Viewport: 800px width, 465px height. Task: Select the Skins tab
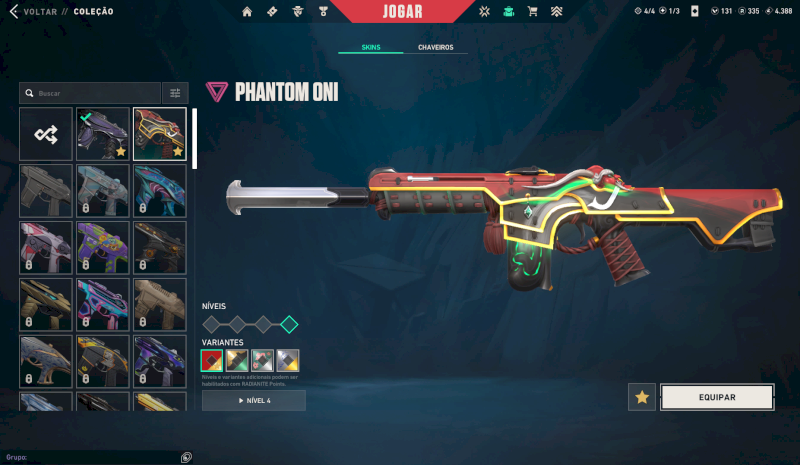[371, 47]
